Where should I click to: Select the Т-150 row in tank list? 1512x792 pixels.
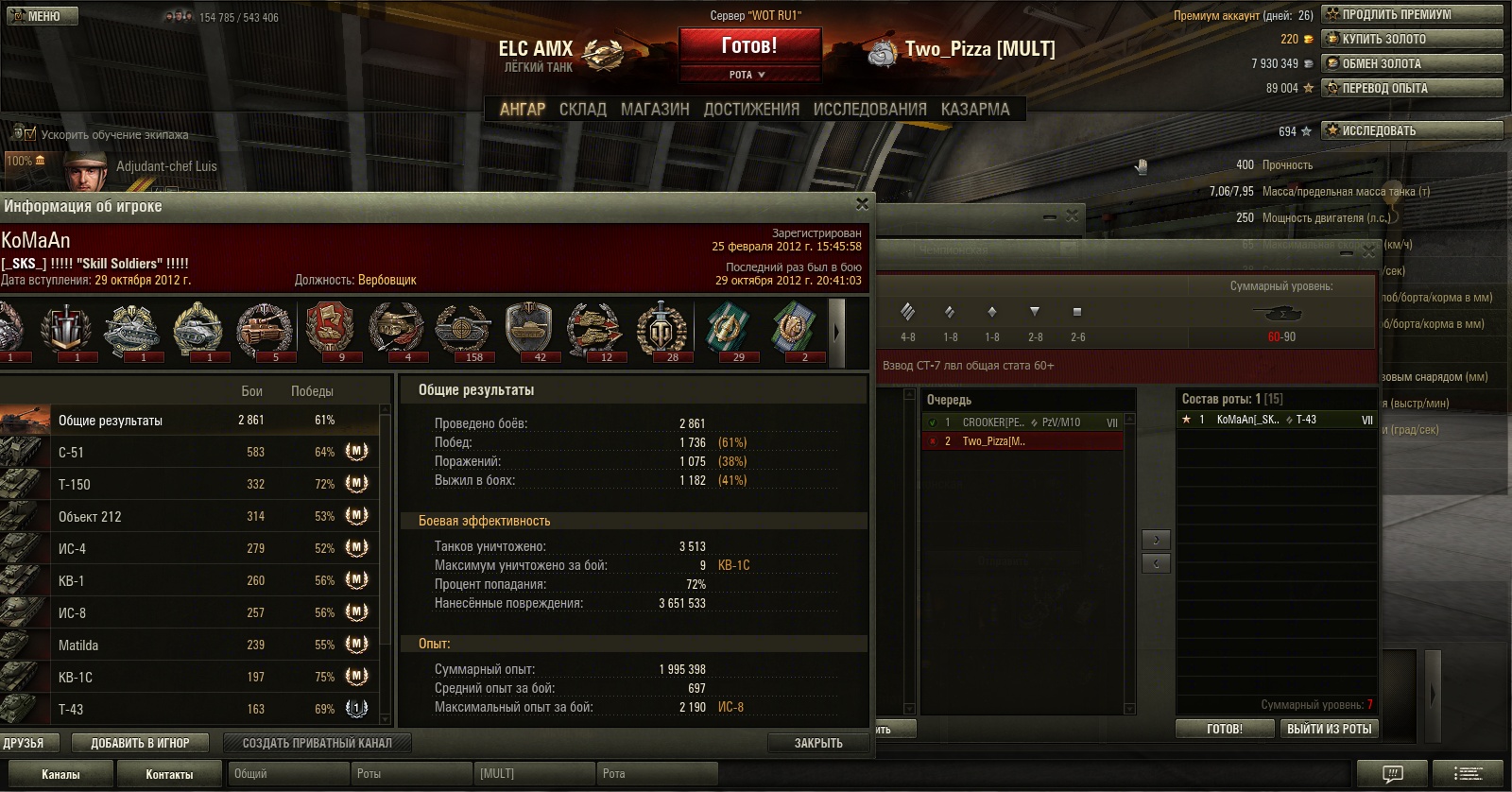click(189, 484)
